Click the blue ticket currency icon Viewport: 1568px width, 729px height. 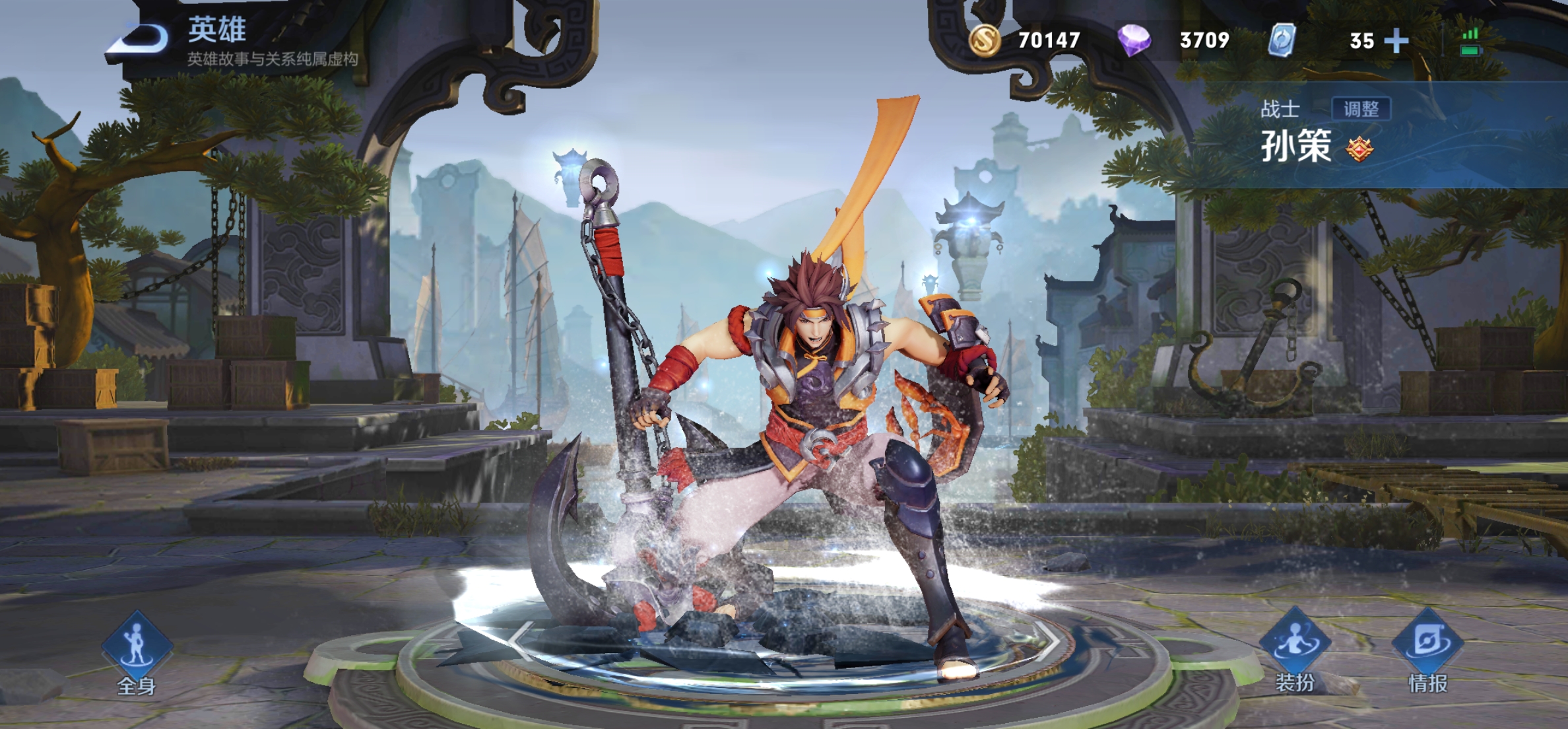click(1282, 40)
